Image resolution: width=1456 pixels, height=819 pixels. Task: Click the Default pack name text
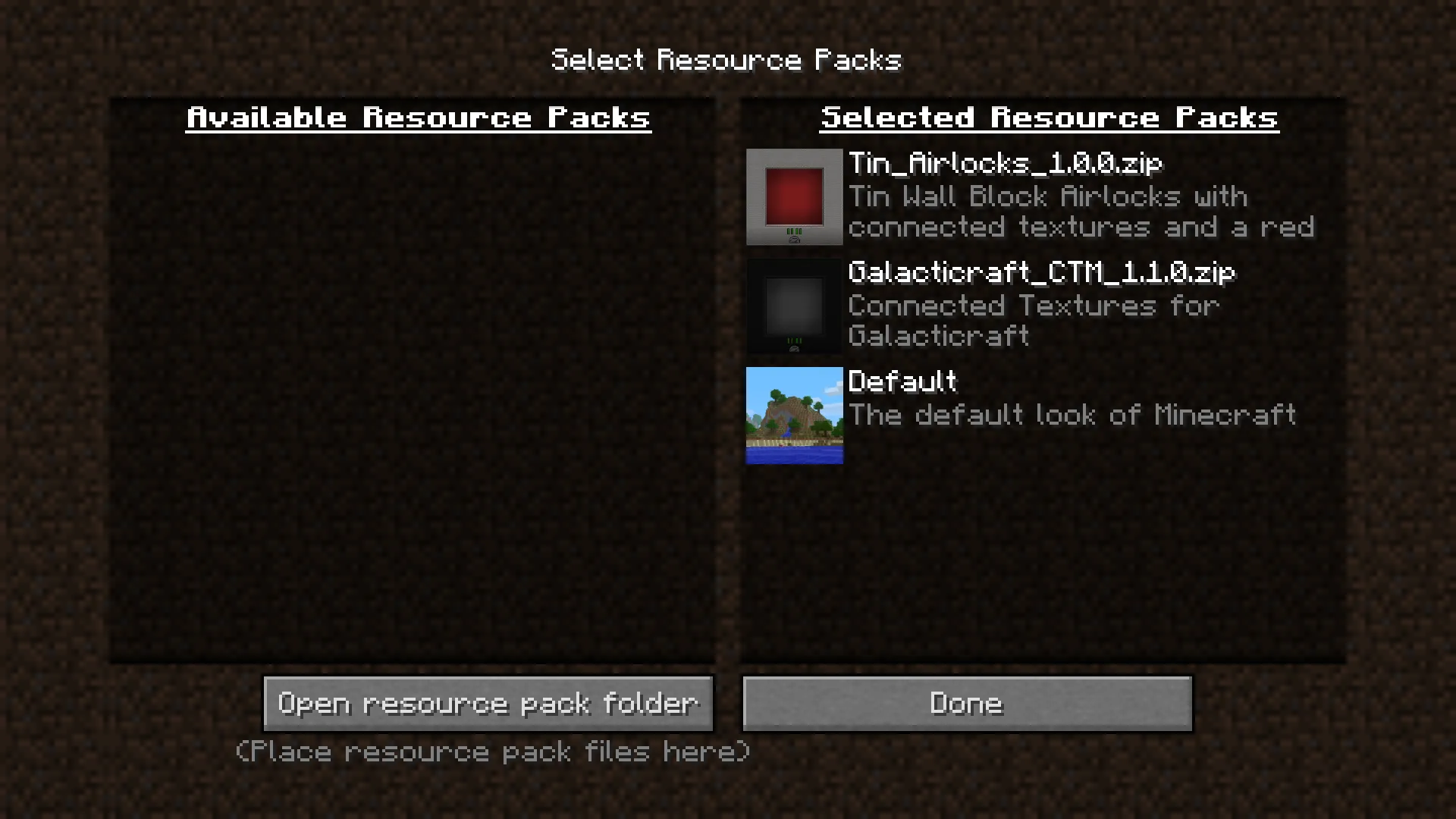coord(903,382)
